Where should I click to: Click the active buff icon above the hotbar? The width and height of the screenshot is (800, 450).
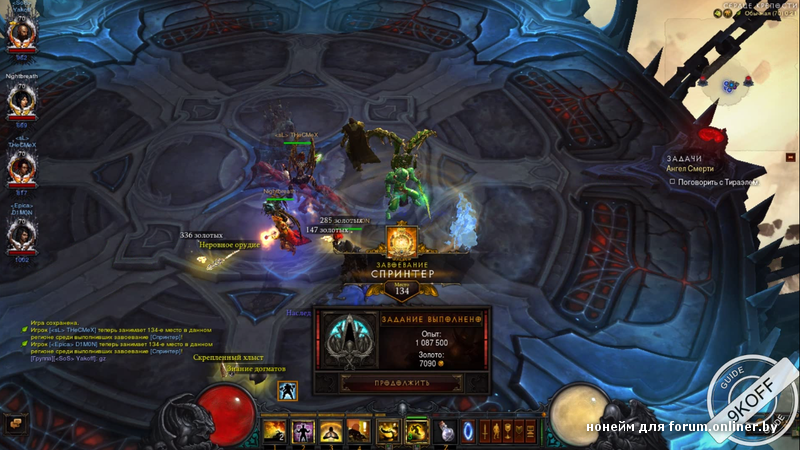tap(288, 391)
